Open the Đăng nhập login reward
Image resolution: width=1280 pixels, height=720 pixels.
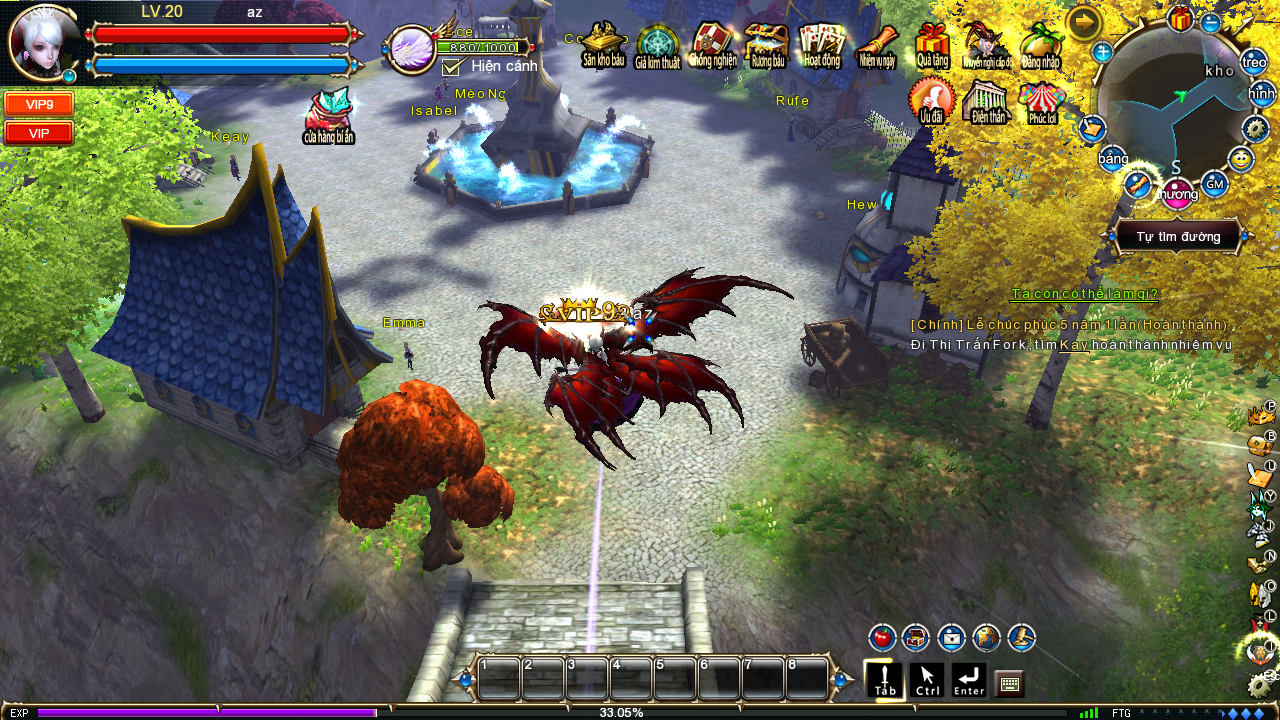tap(1041, 45)
